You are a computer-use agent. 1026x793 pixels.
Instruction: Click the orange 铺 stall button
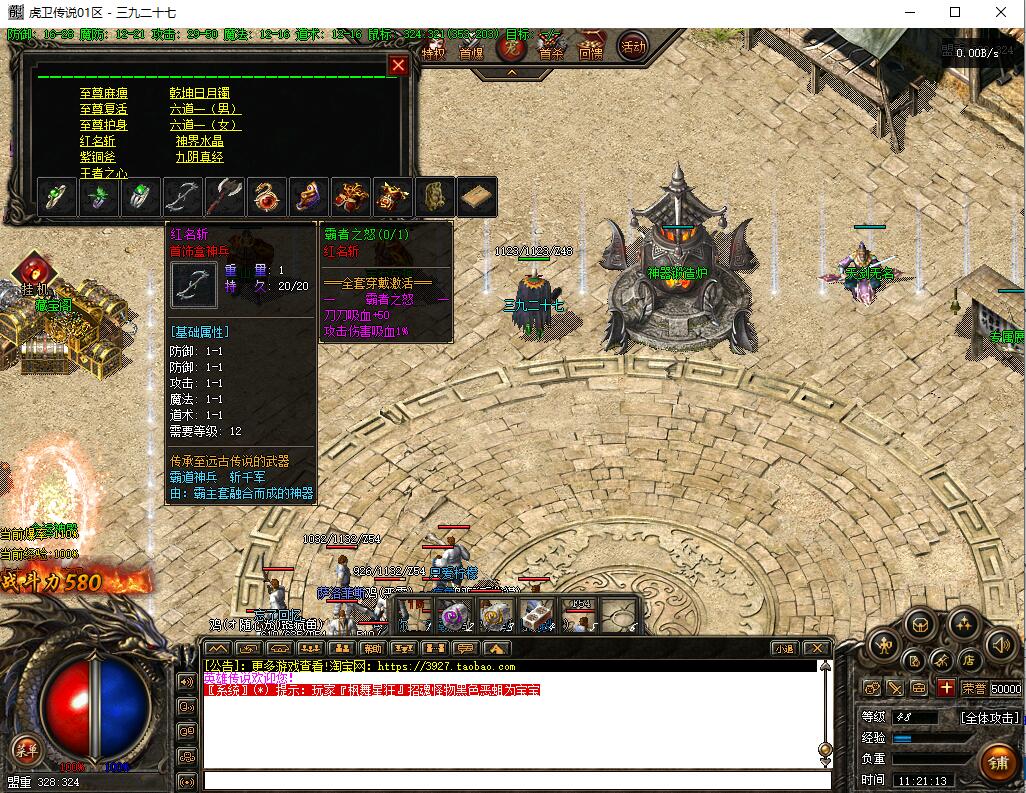pyautogui.click(x=997, y=761)
